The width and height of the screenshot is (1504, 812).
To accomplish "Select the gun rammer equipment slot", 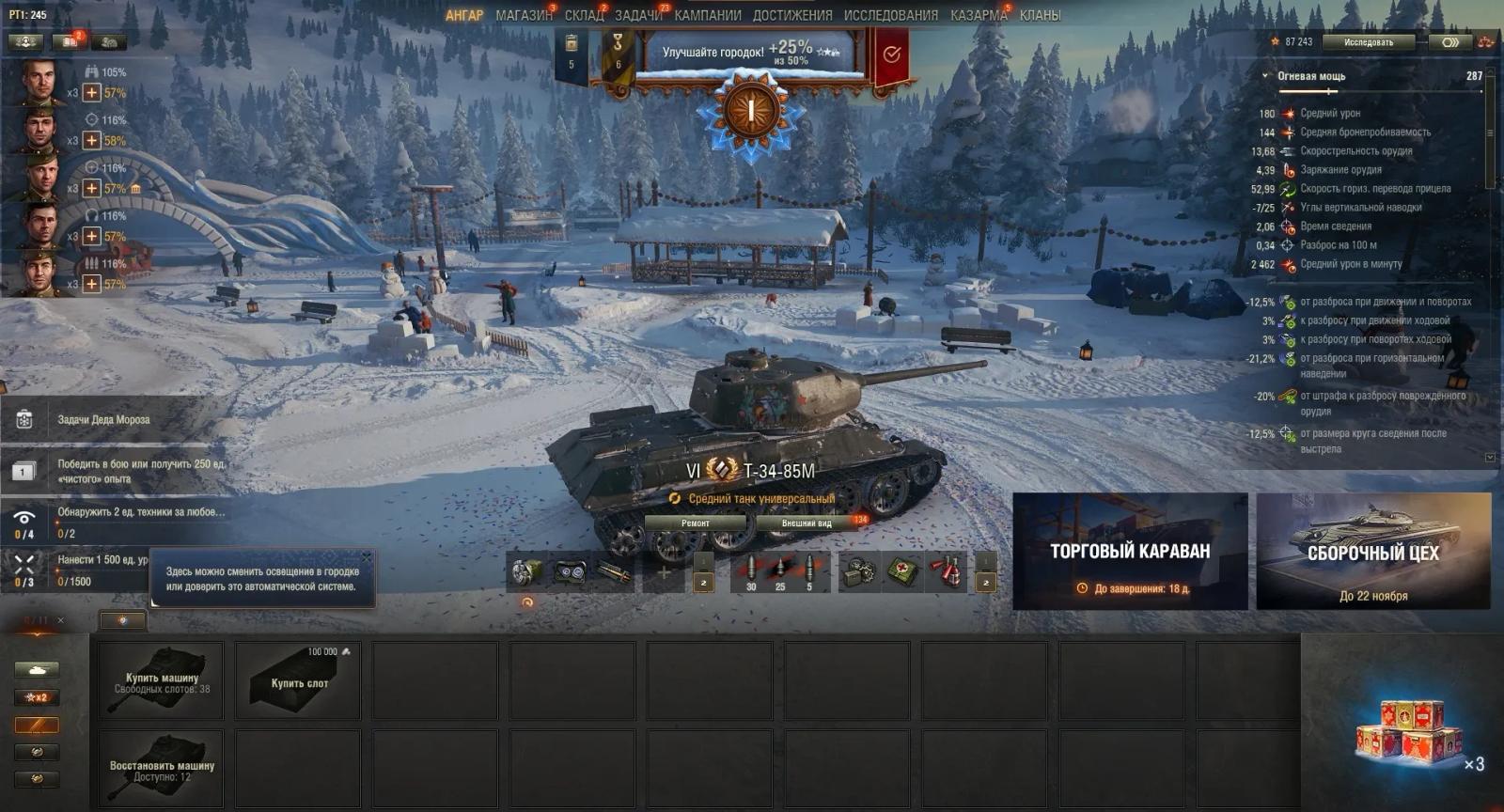I will (x=615, y=572).
